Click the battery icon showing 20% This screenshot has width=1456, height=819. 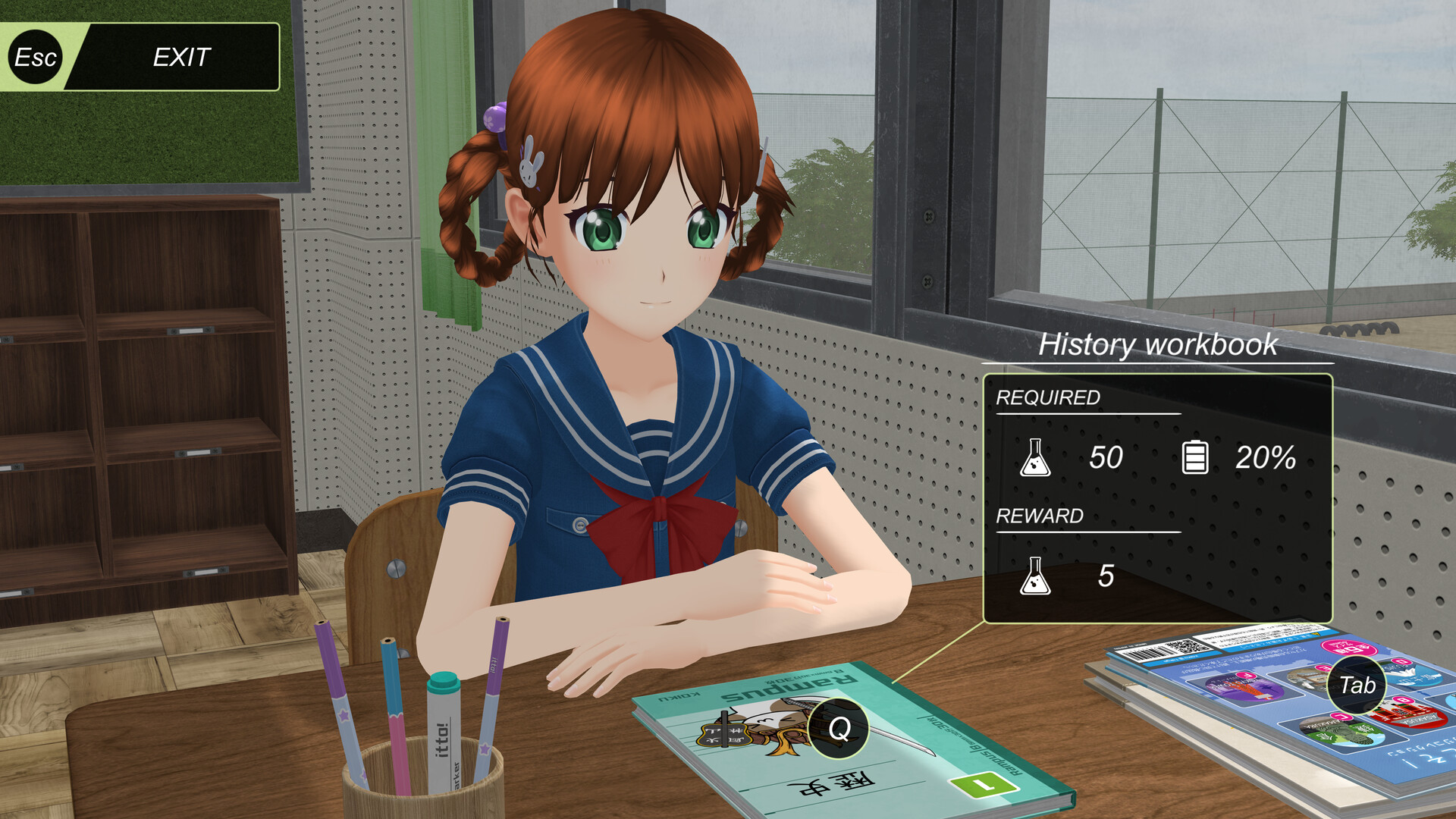click(1197, 456)
